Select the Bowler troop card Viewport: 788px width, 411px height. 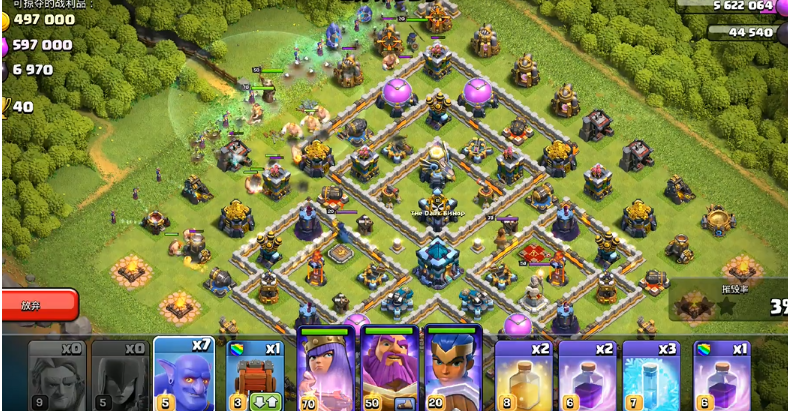click(182, 371)
